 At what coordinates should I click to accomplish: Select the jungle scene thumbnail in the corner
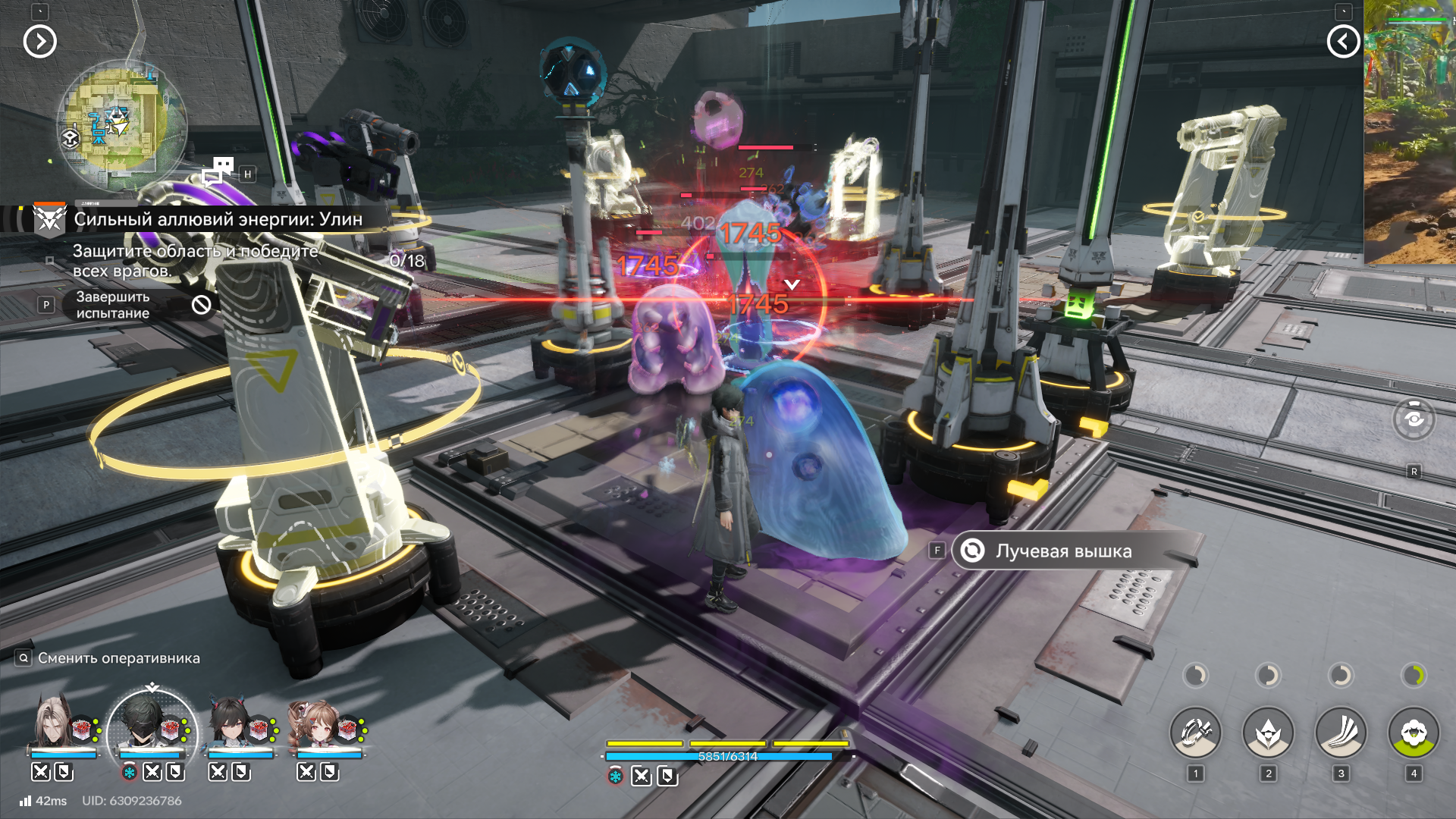pyautogui.click(x=1410, y=133)
